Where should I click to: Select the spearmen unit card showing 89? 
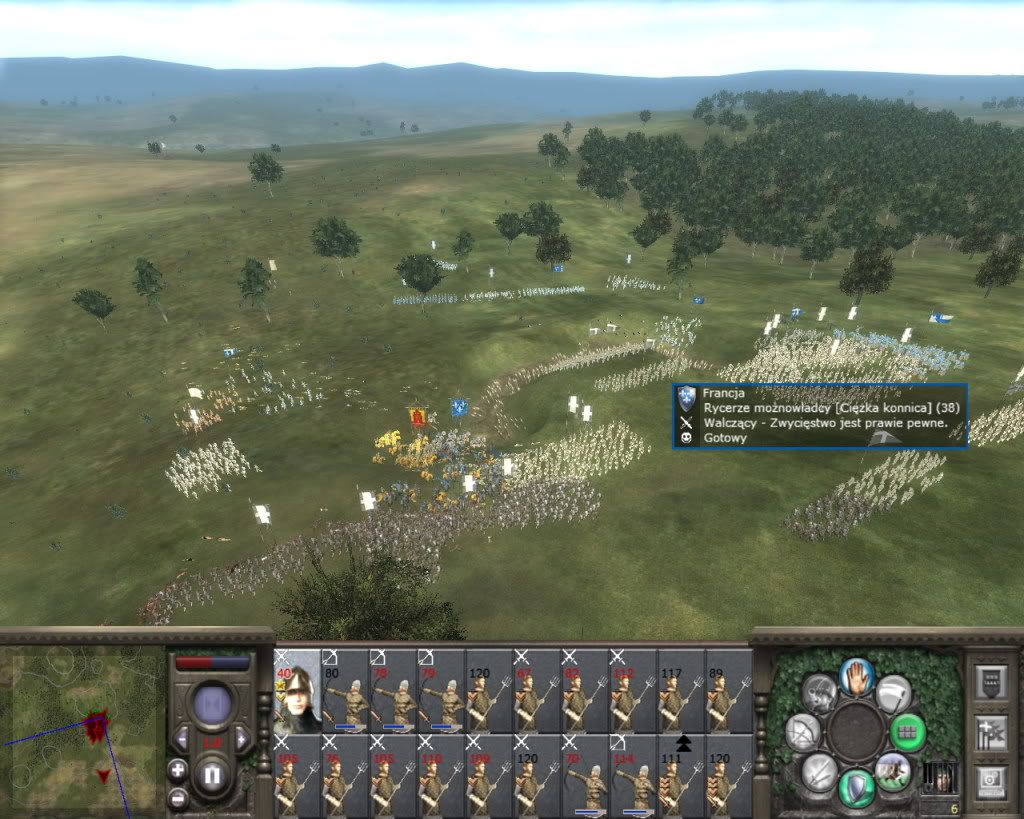[x=729, y=691]
